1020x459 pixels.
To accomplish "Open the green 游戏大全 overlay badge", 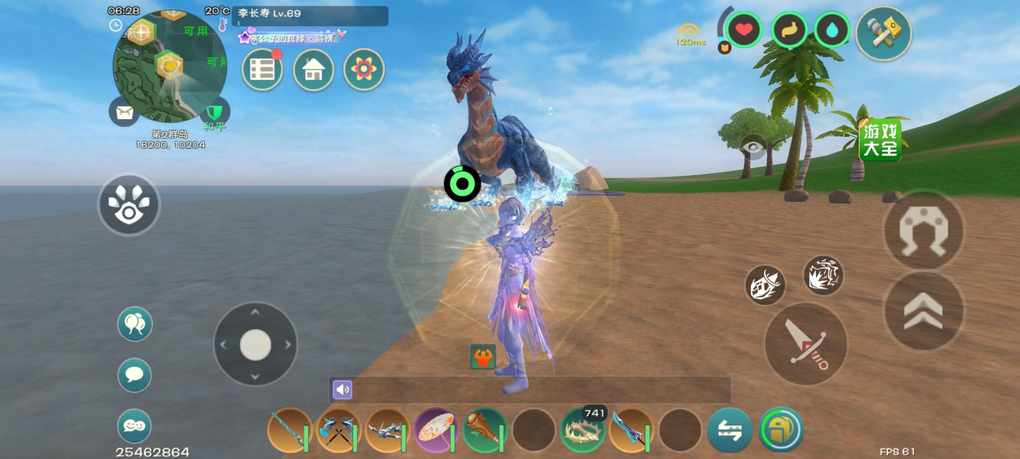I will (880, 140).
